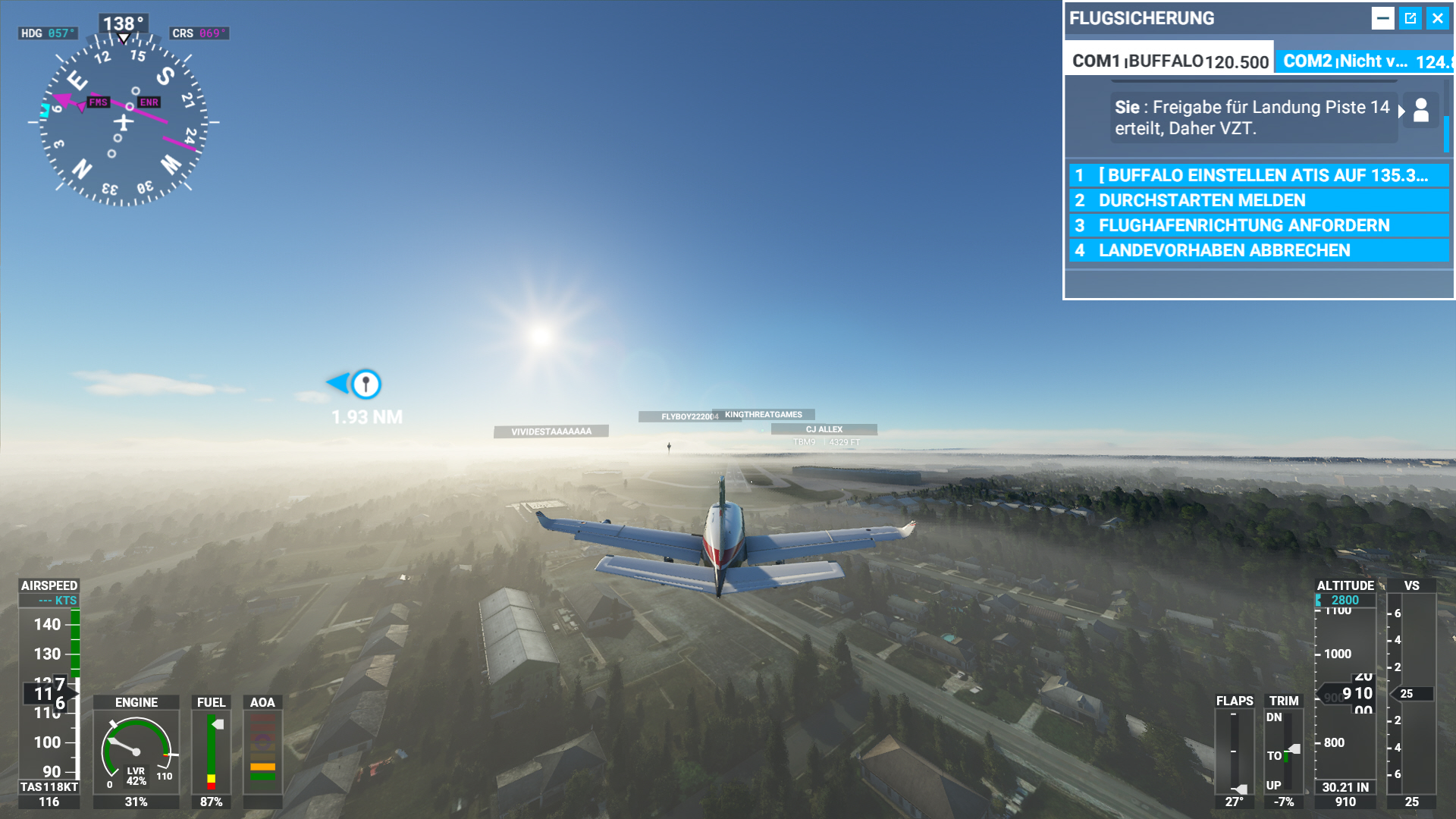Click the AOA indicator panel
The width and height of the screenshot is (1456, 819).
coord(262,751)
